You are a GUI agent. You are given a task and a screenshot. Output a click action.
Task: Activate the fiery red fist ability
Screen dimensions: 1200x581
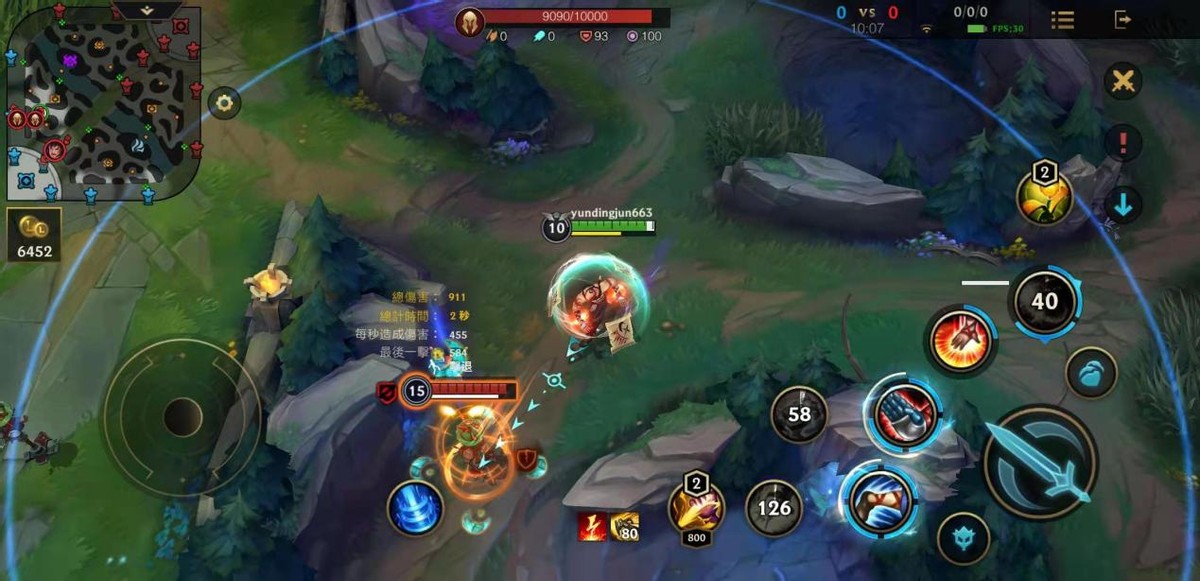tap(960, 342)
